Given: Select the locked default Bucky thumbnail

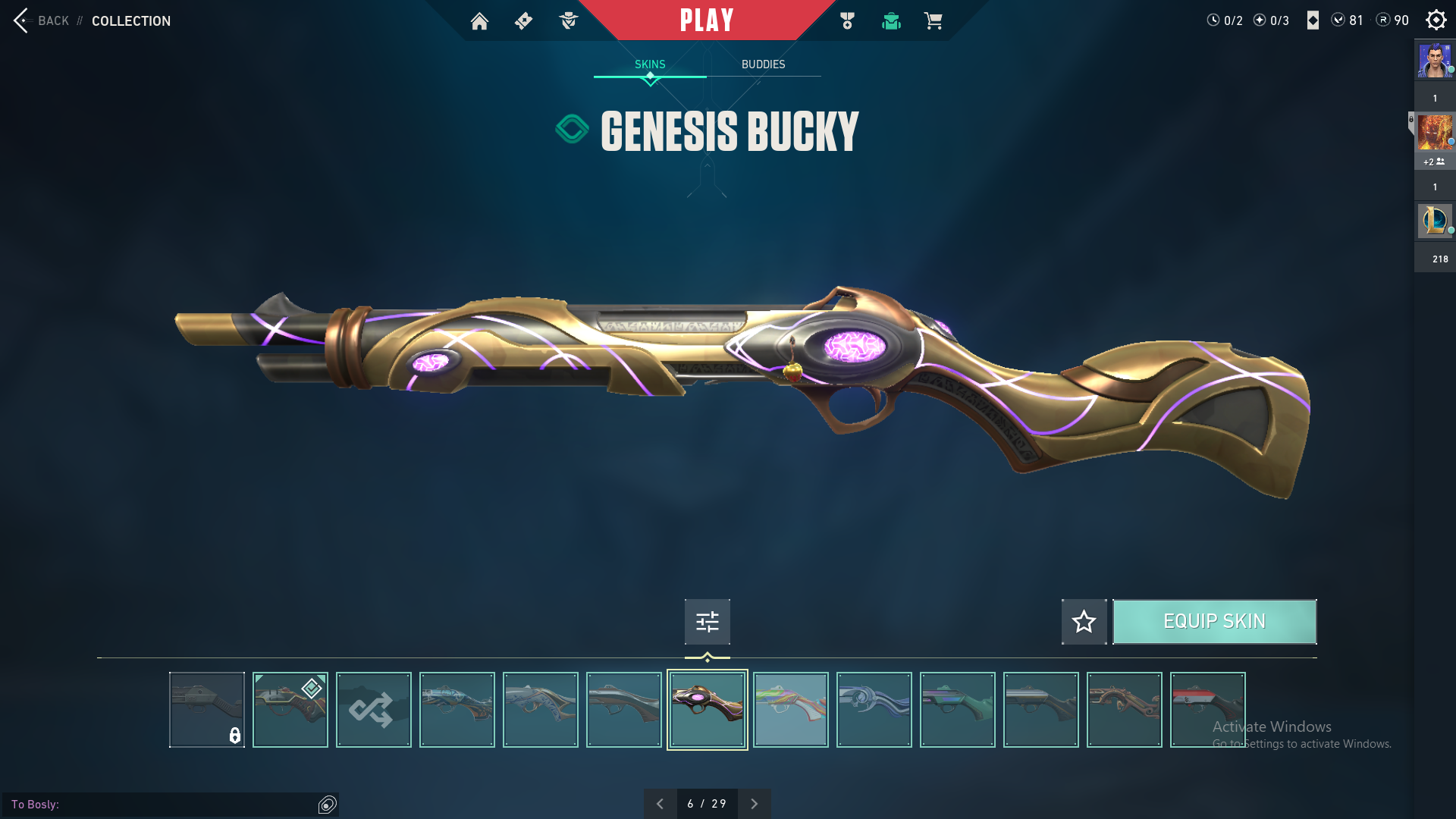Looking at the screenshot, I should [x=207, y=710].
